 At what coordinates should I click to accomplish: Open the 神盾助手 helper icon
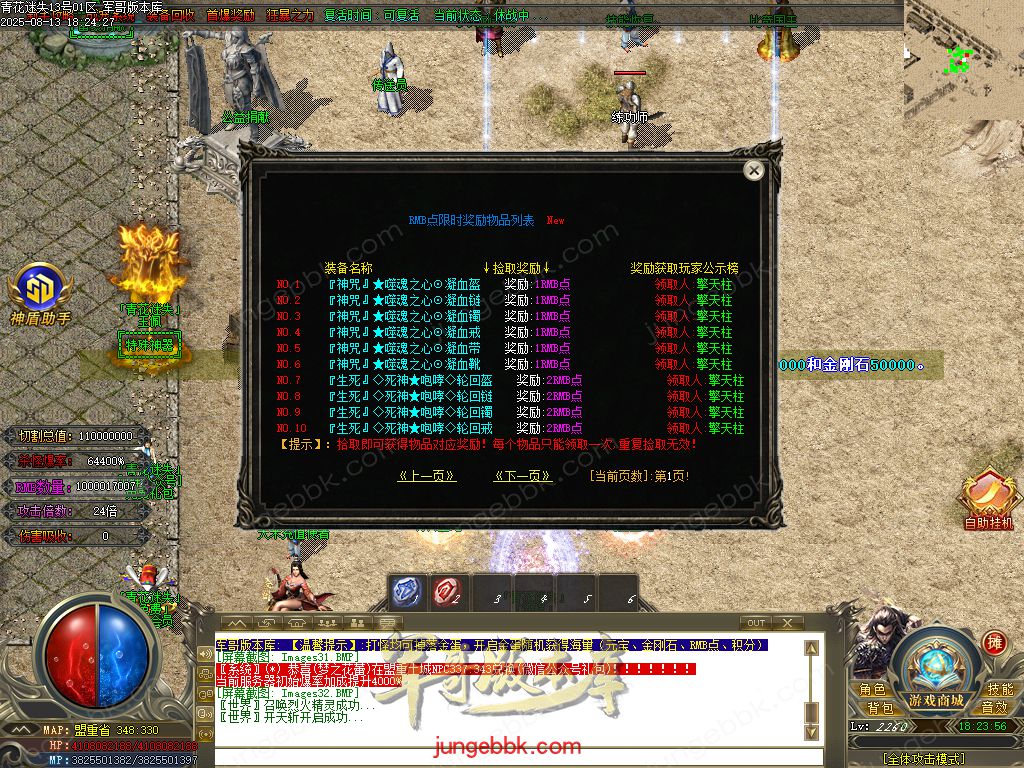point(40,288)
